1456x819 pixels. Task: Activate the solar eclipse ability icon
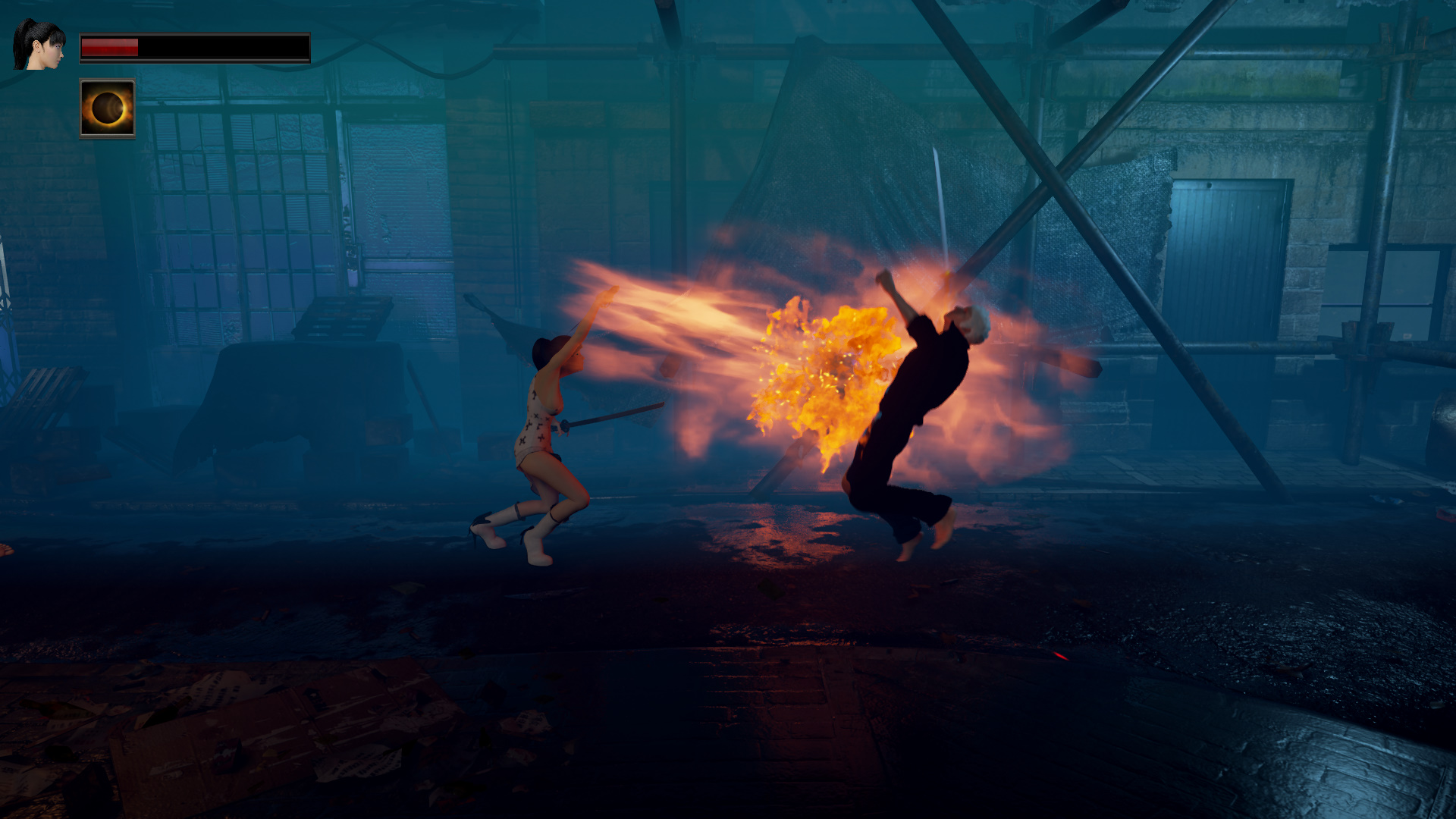tap(107, 108)
